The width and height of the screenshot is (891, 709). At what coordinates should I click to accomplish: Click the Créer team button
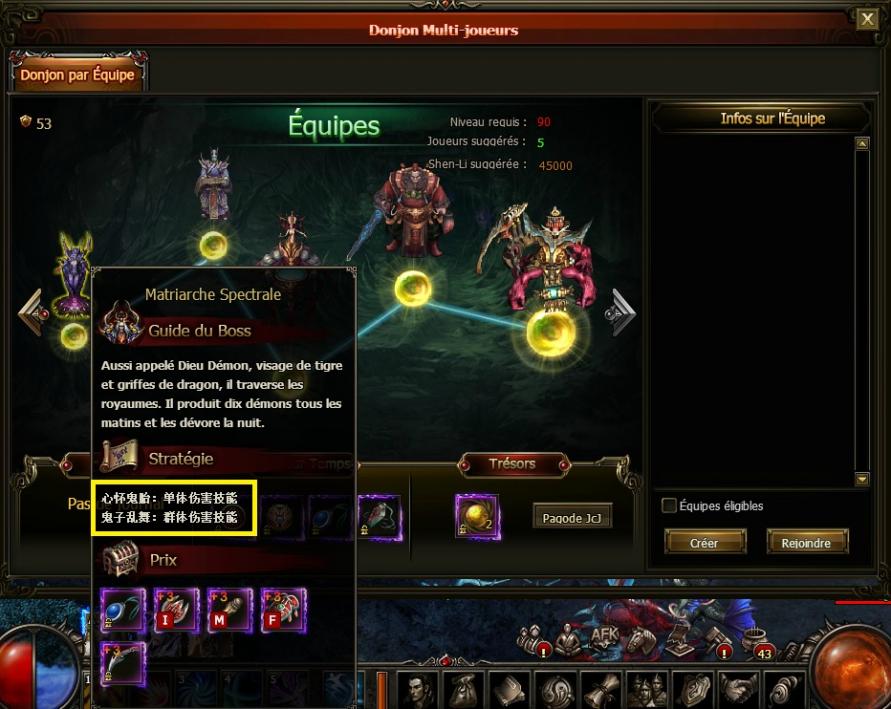point(705,542)
